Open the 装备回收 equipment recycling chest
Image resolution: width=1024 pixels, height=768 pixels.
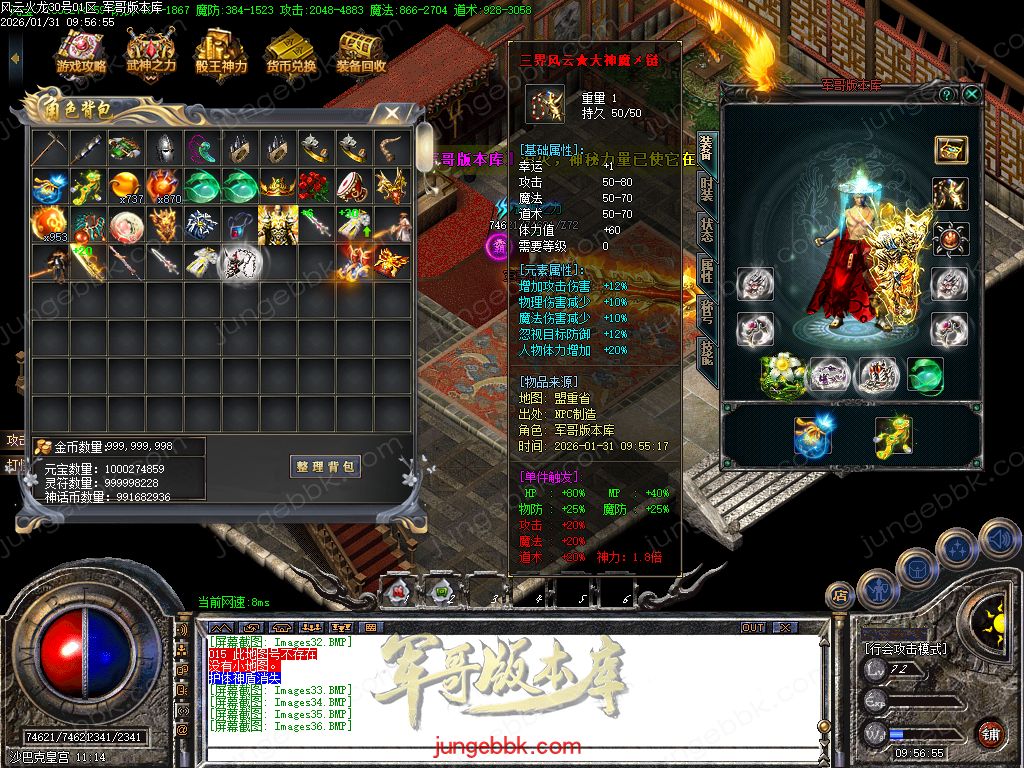[361, 54]
